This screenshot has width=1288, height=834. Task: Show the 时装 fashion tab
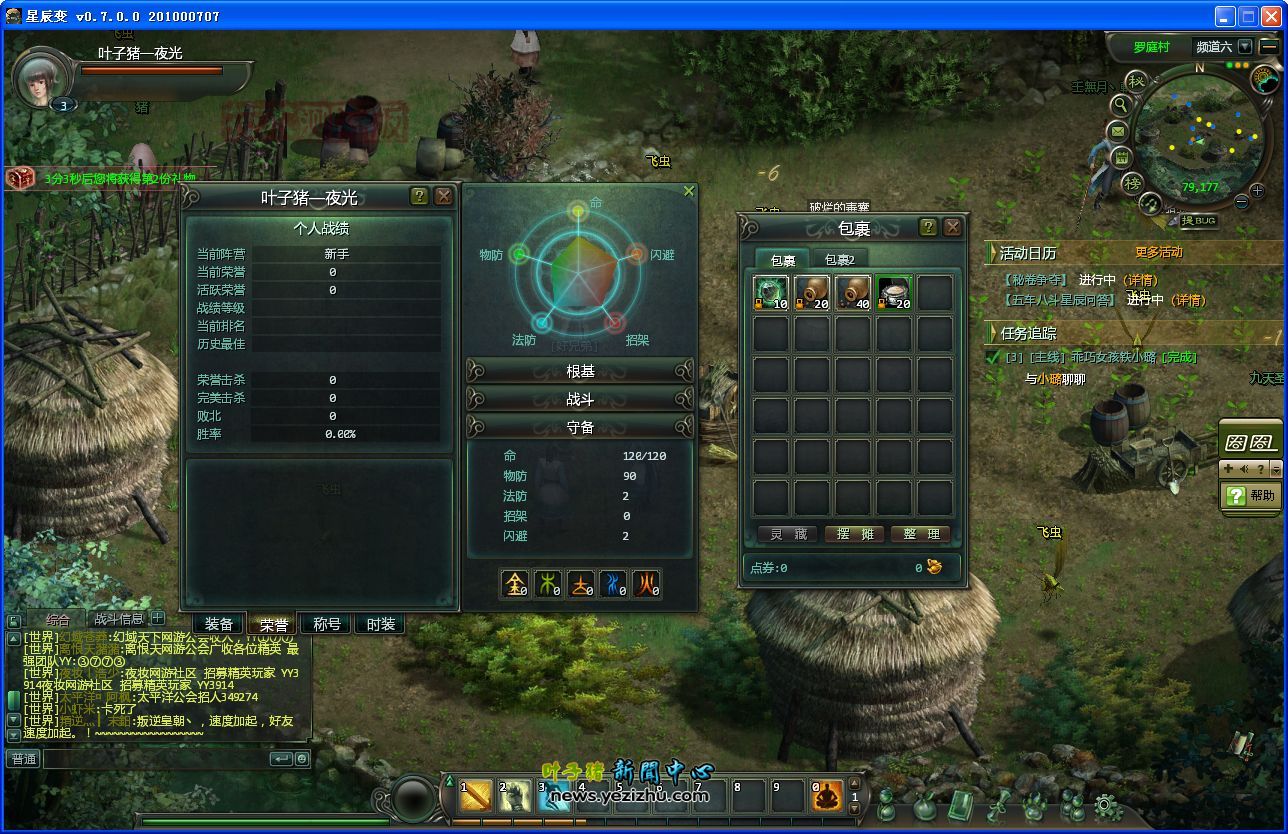click(x=381, y=624)
